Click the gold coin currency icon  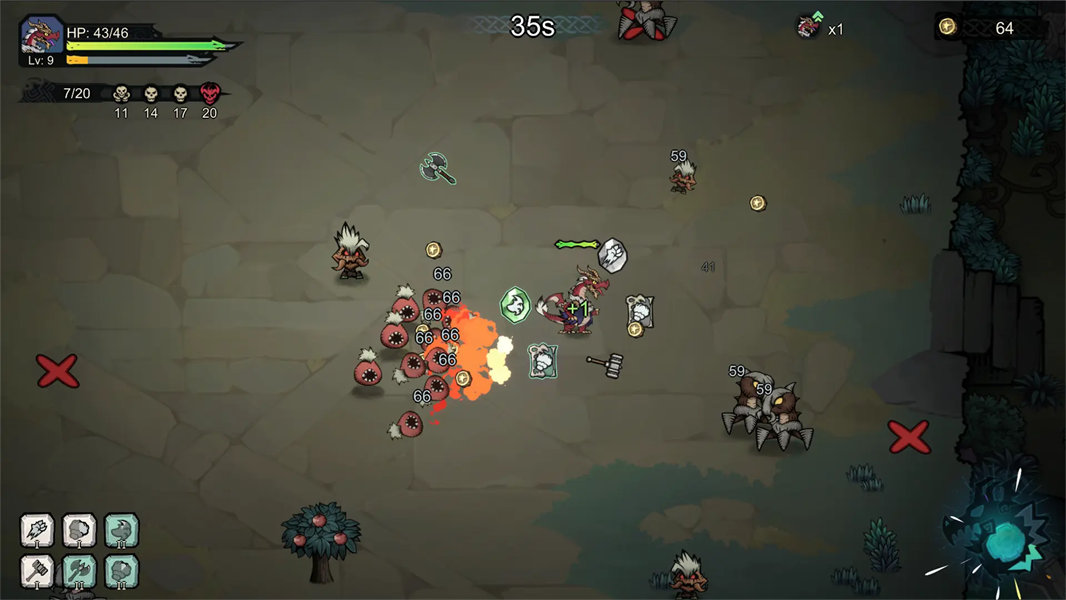948,27
